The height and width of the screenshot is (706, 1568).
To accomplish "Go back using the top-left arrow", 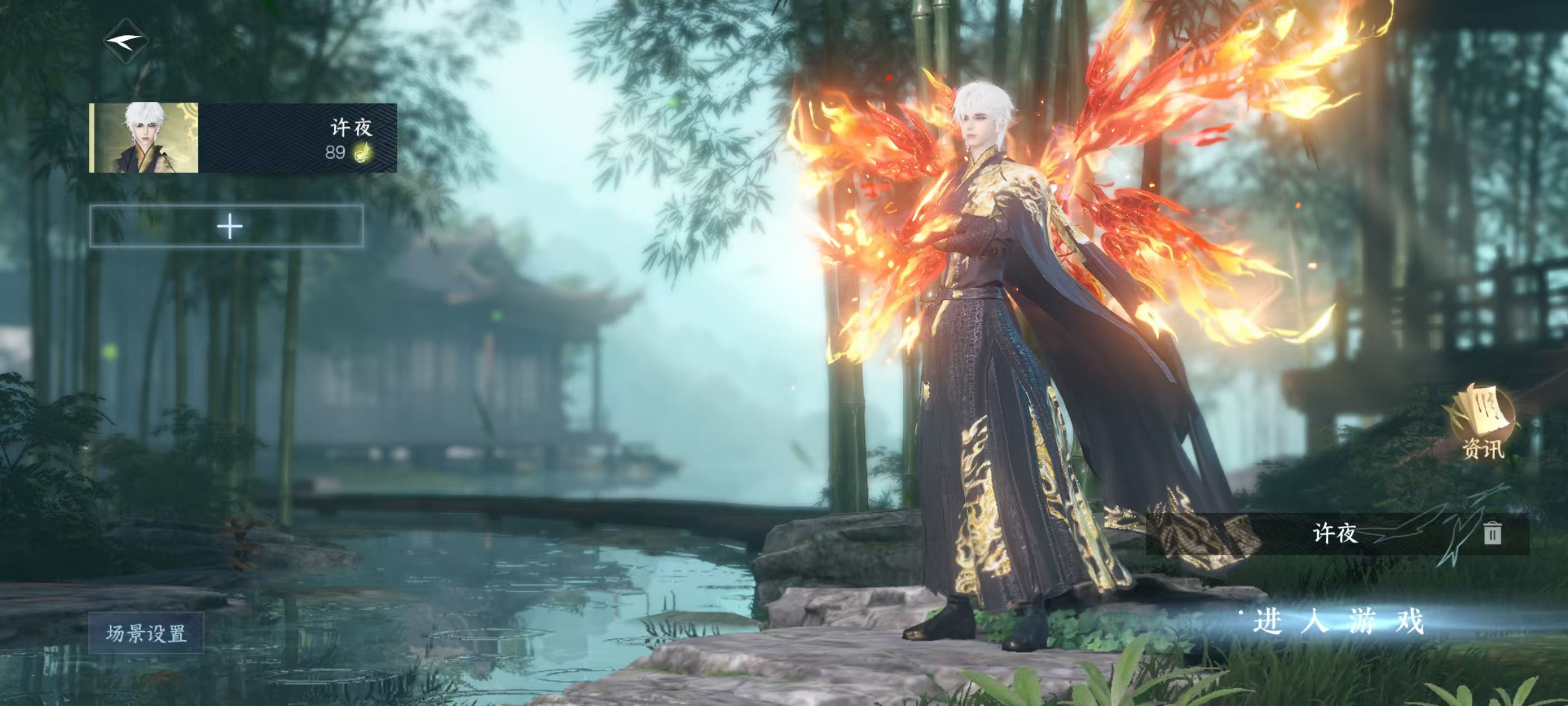I will click(126, 41).
